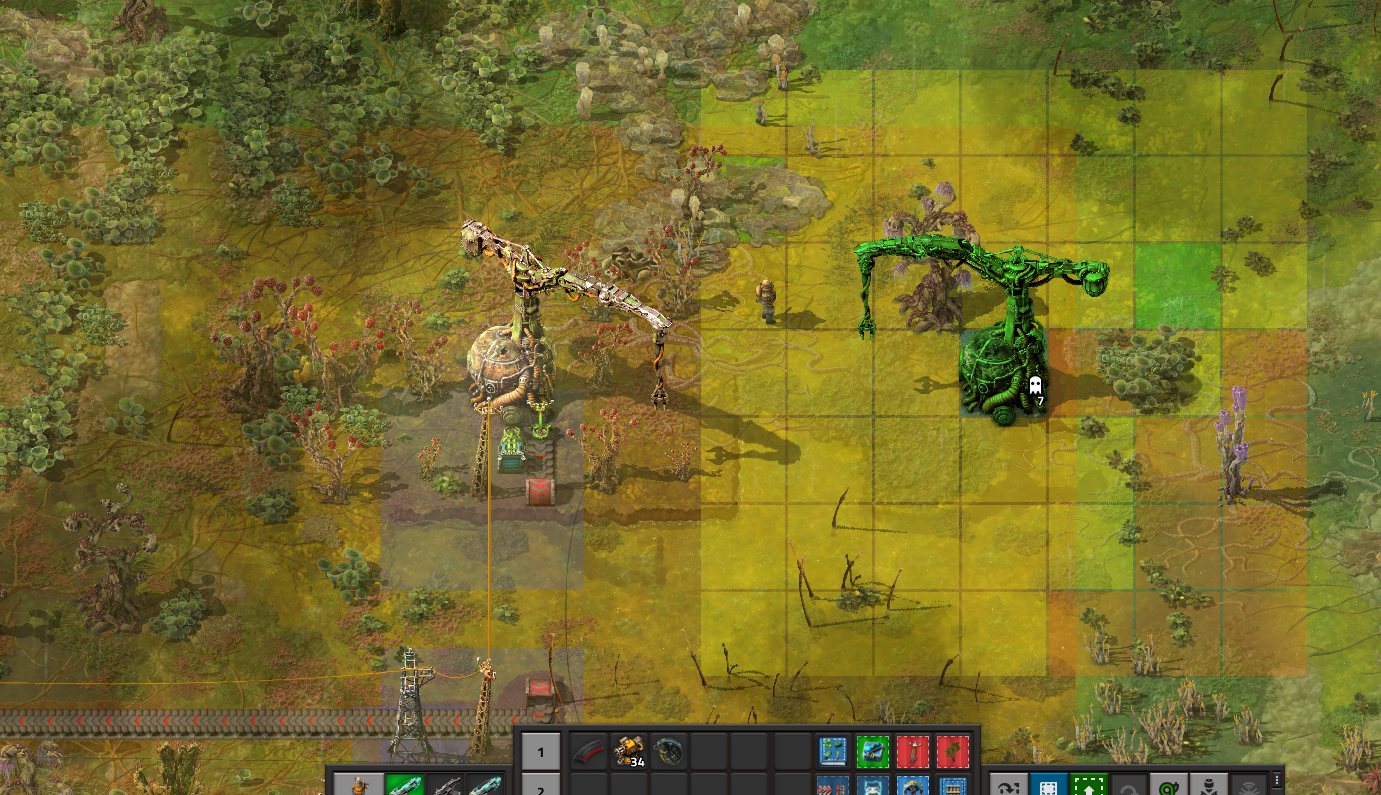Activate the blue blueprint selection tool
1381x795 pixels.
pos(1048,786)
